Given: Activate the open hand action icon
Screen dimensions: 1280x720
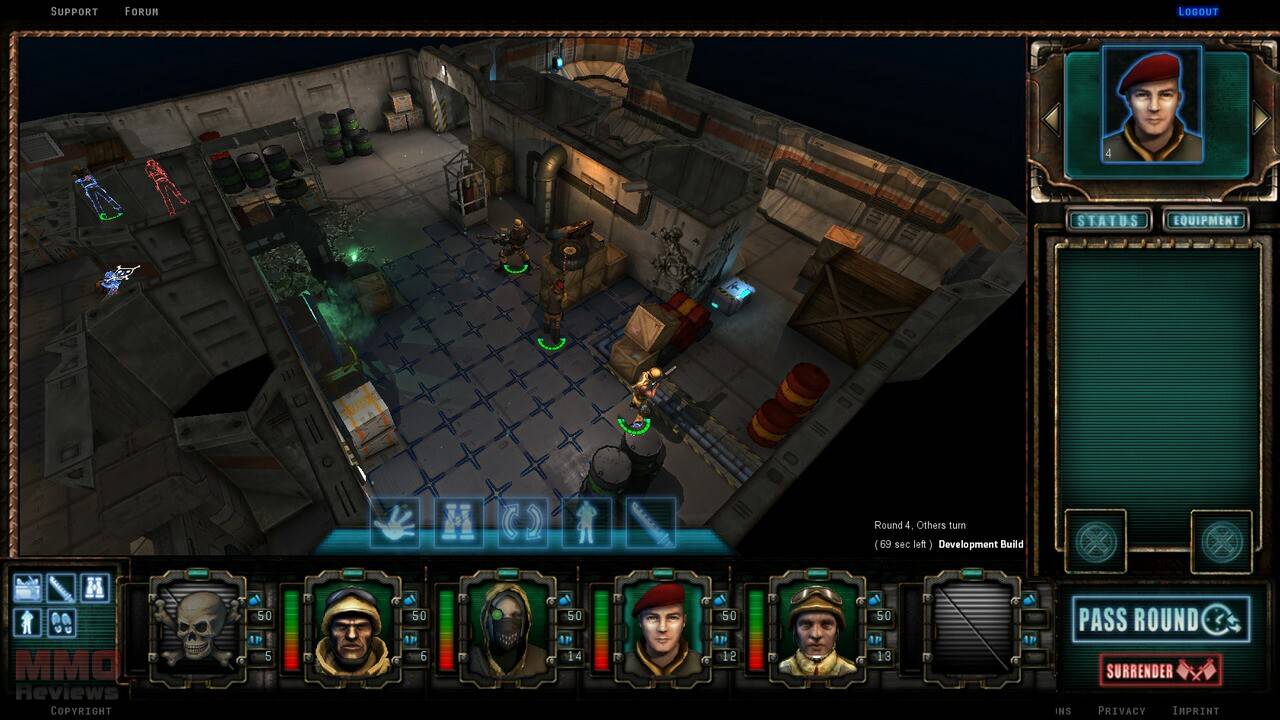Looking at the screenshot, I should 395,523.
